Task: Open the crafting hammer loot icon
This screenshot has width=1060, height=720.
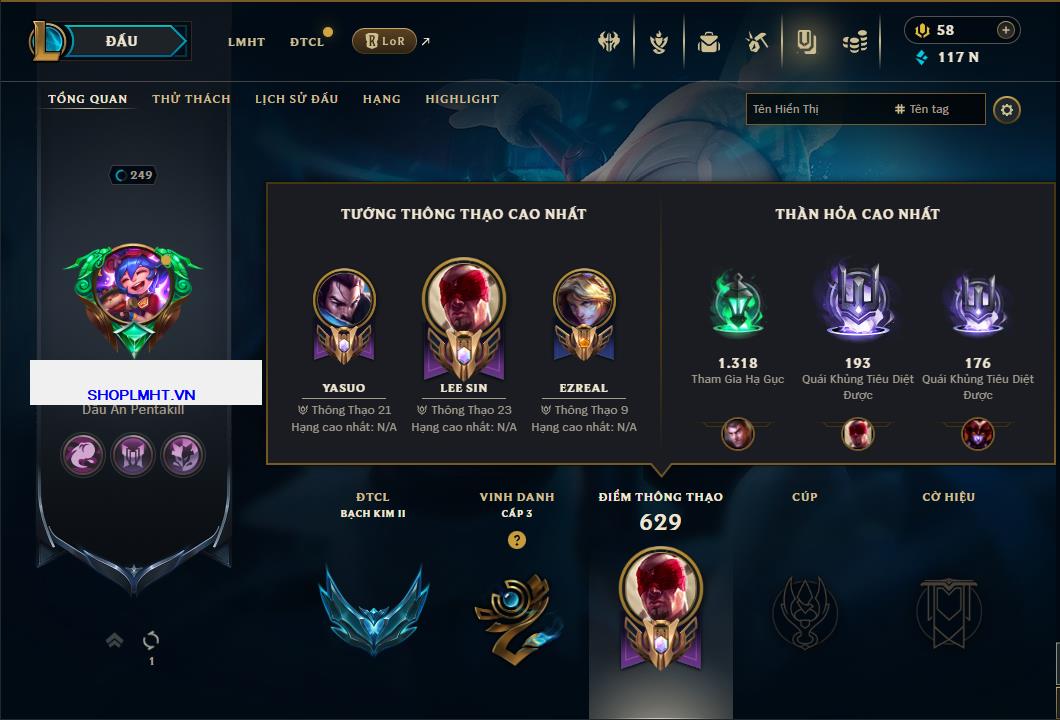Action: pos(757,42)
